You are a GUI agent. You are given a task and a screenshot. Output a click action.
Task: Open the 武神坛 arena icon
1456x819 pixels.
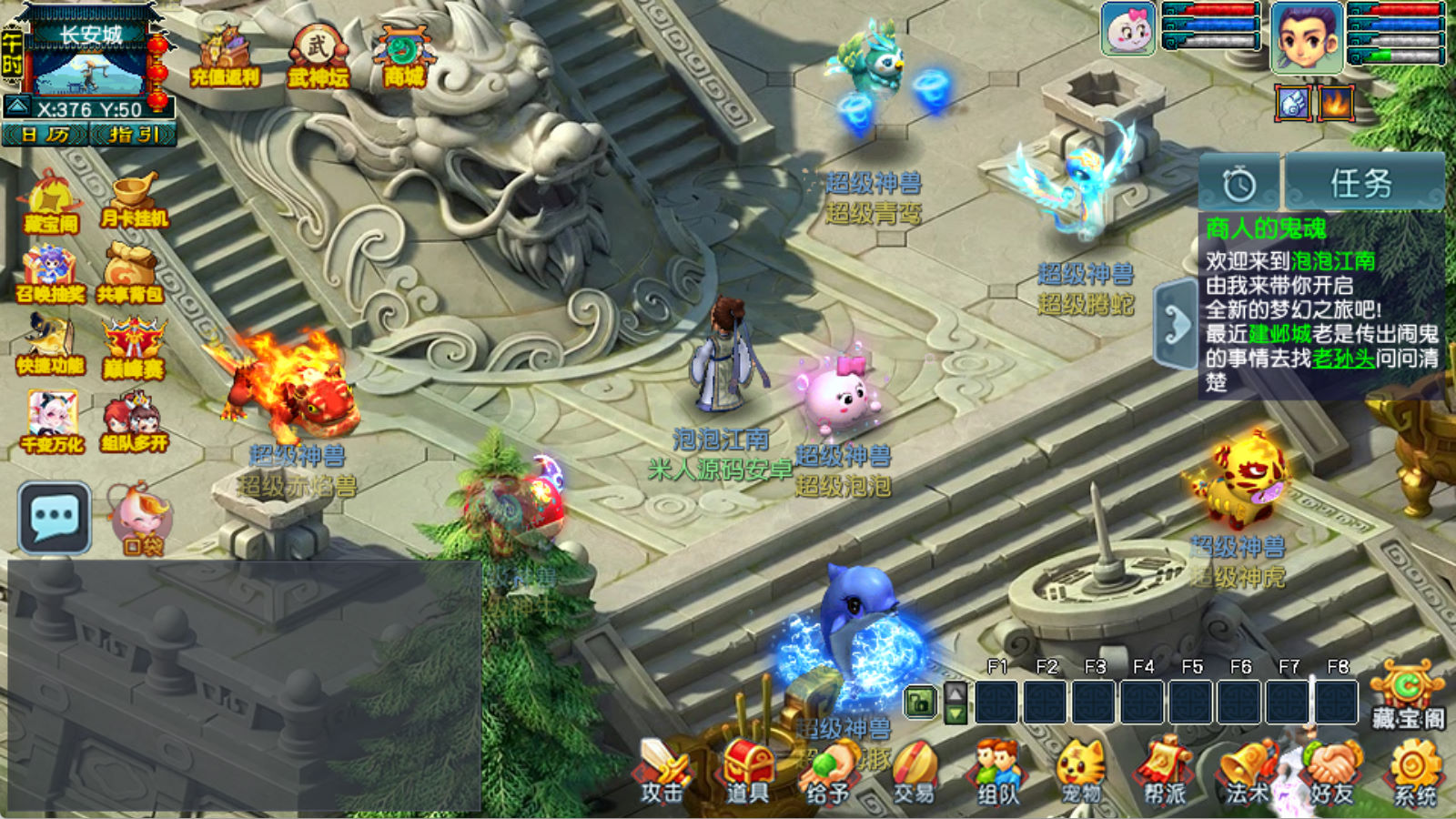(x=318, y=57)
